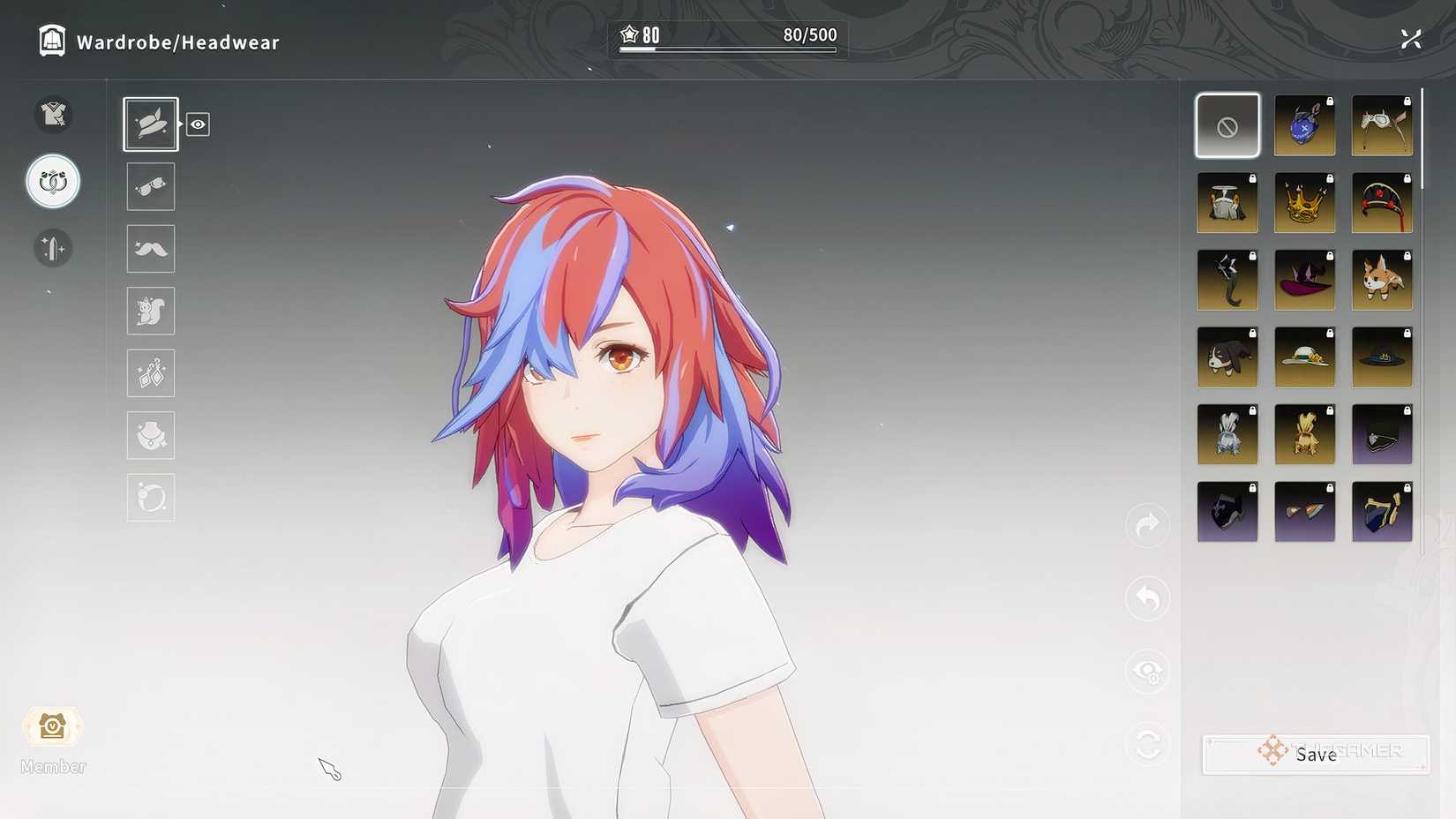Screen dimensions: 1456x819
Task: Open the glasses accessory category
Action: click(150, 186)
